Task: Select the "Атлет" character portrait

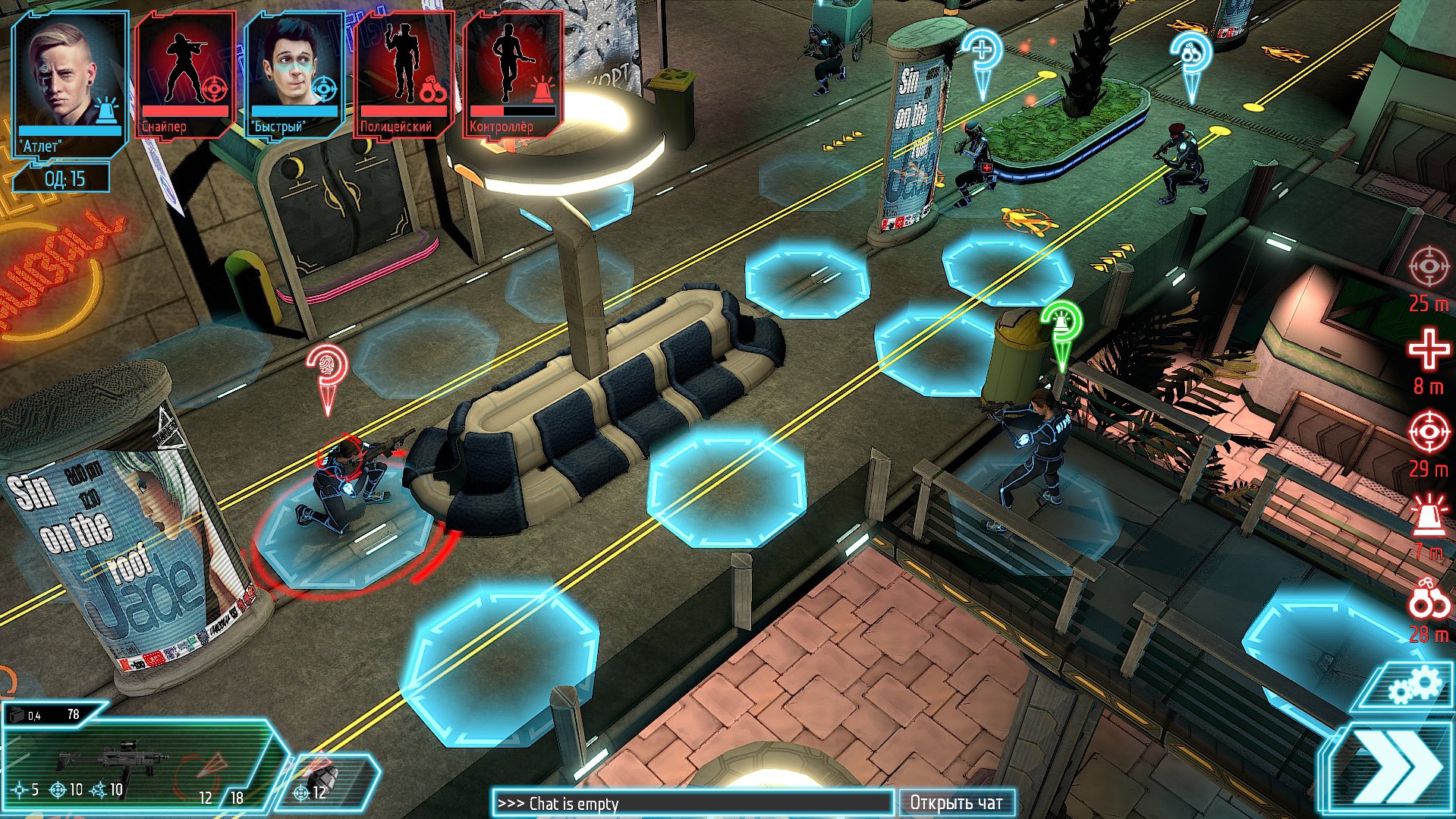Action: [x=64, y=76]
